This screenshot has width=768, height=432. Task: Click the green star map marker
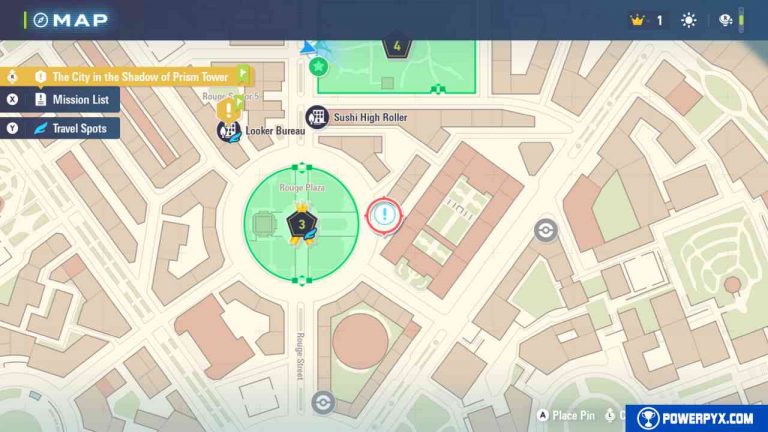318,67
